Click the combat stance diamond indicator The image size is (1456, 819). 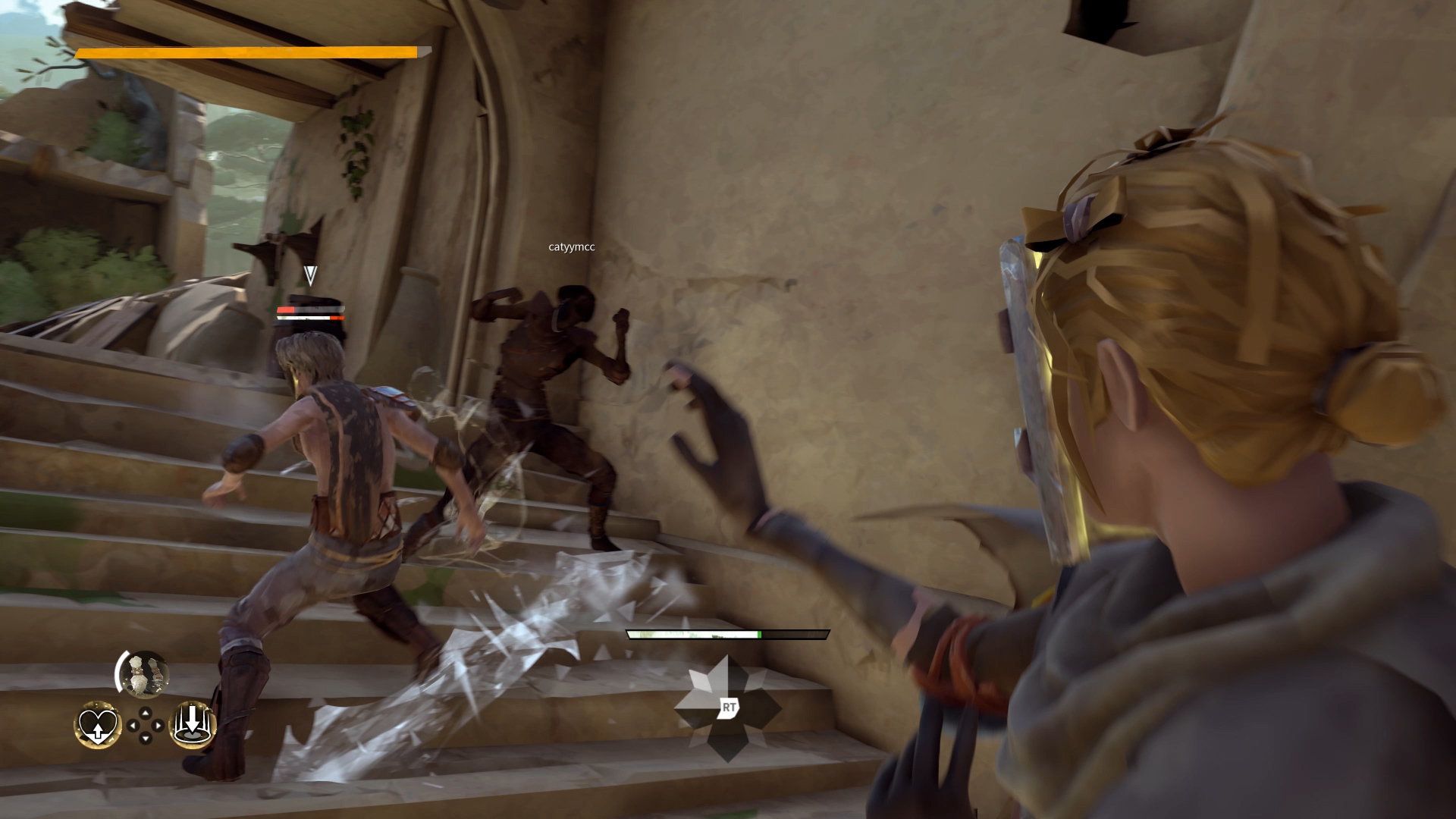point(727,708)
